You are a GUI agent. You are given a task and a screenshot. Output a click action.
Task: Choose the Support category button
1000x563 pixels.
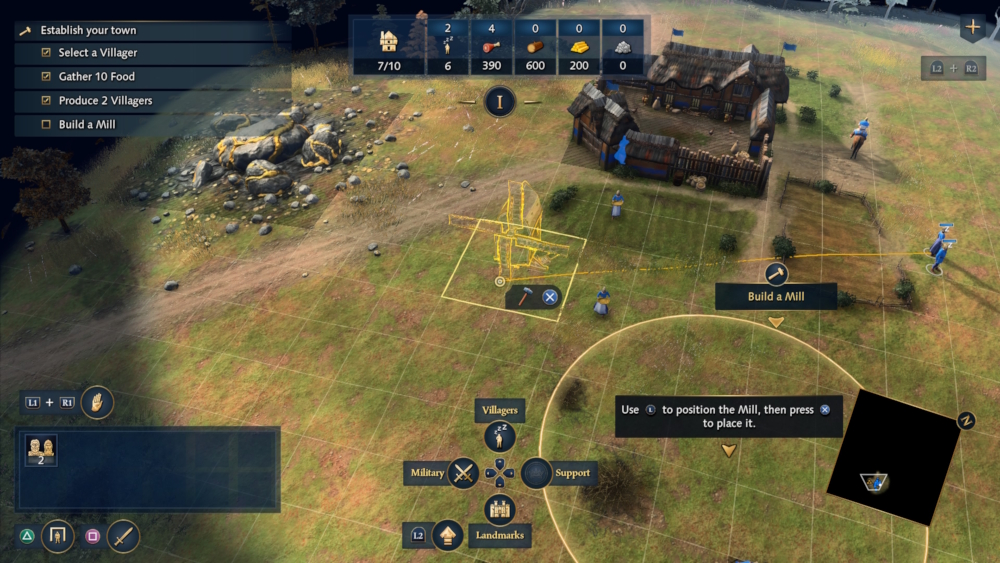point(537,472)
